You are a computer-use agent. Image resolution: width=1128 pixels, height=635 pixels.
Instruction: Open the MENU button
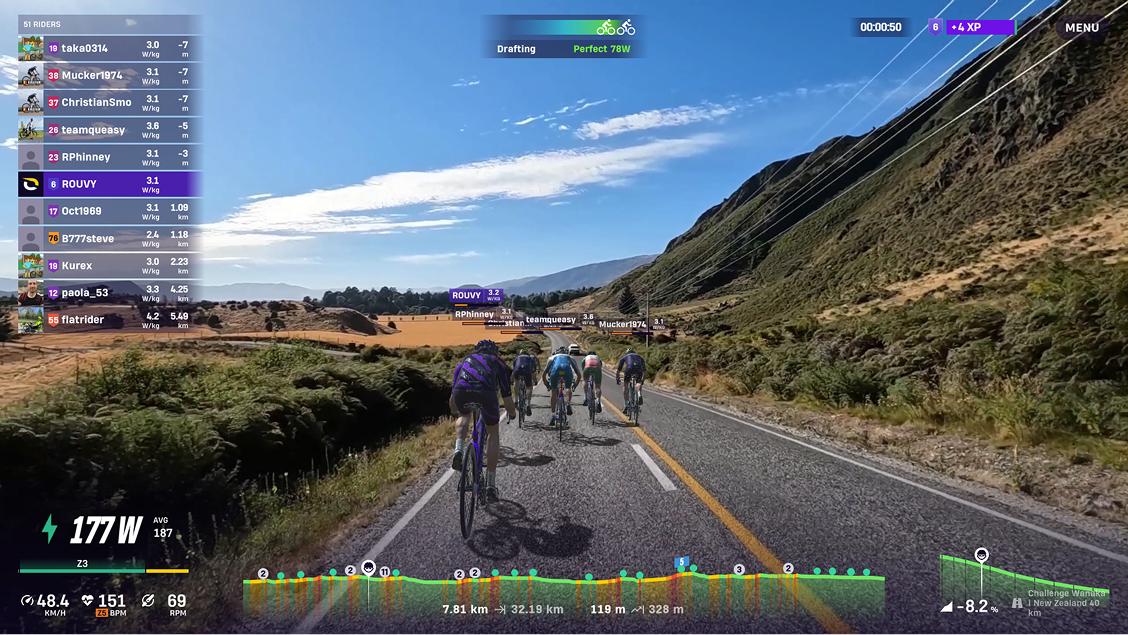point(1082,28)
